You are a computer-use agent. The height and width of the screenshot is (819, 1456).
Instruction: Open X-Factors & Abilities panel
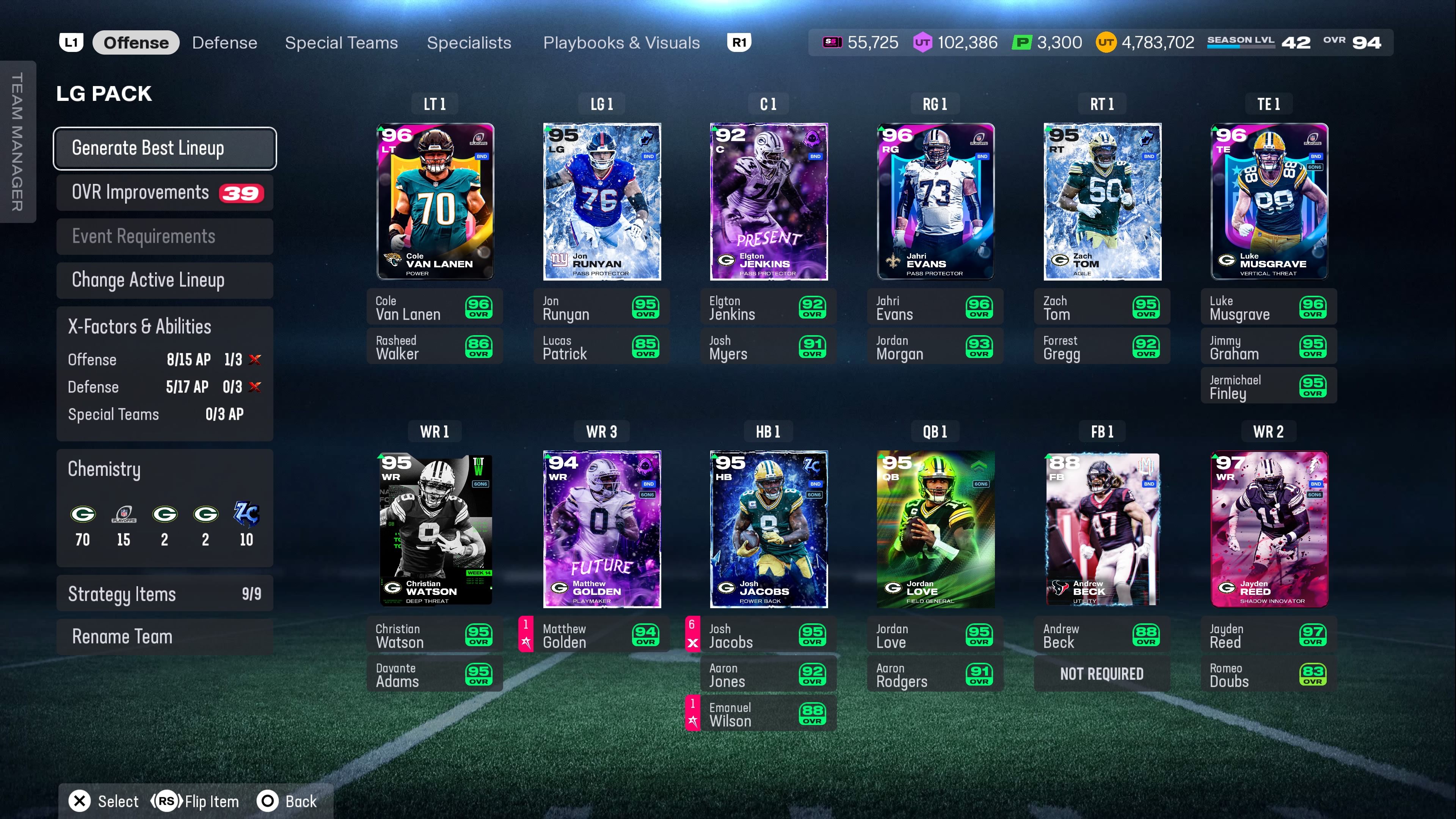coord(165,327)
